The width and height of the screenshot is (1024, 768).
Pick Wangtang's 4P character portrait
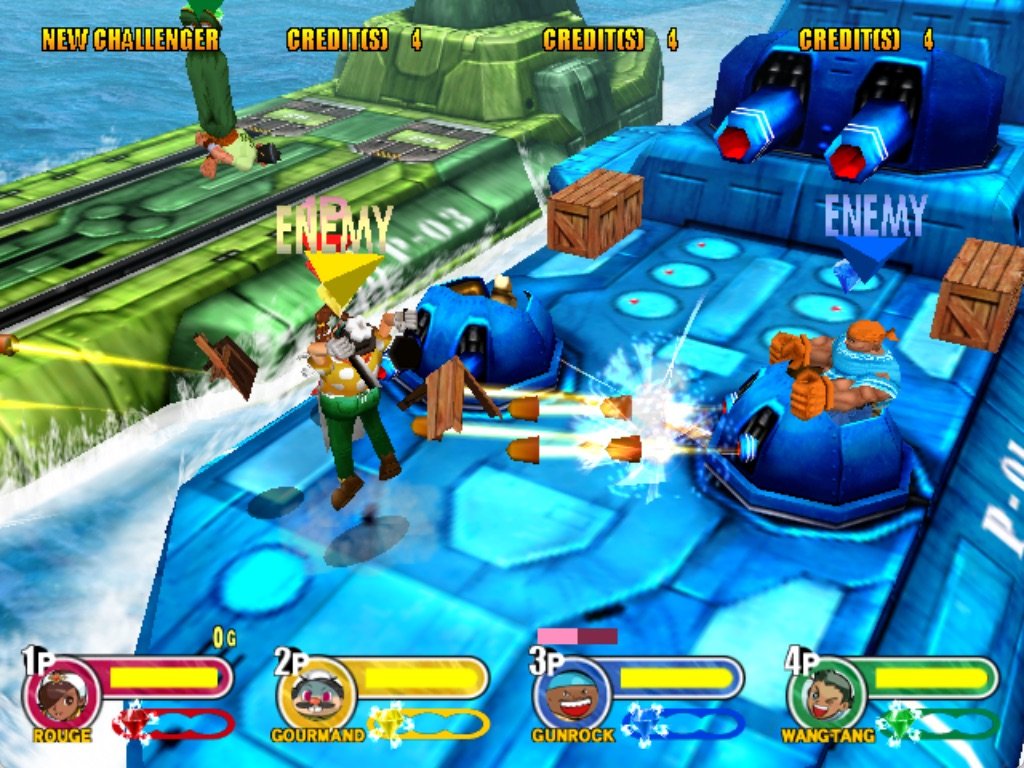coord(827,696)
